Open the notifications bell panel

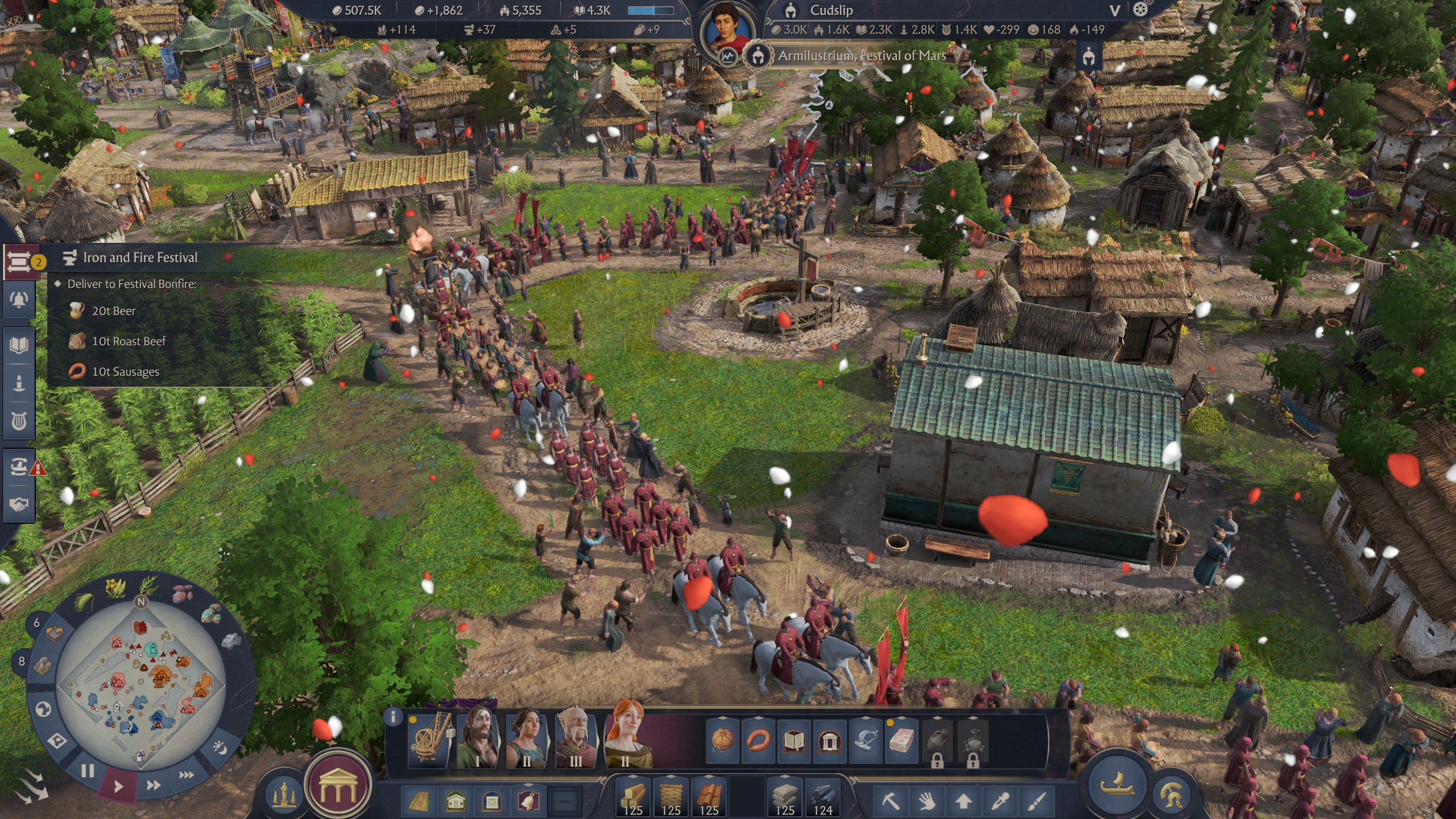click(x=19, y=300)
